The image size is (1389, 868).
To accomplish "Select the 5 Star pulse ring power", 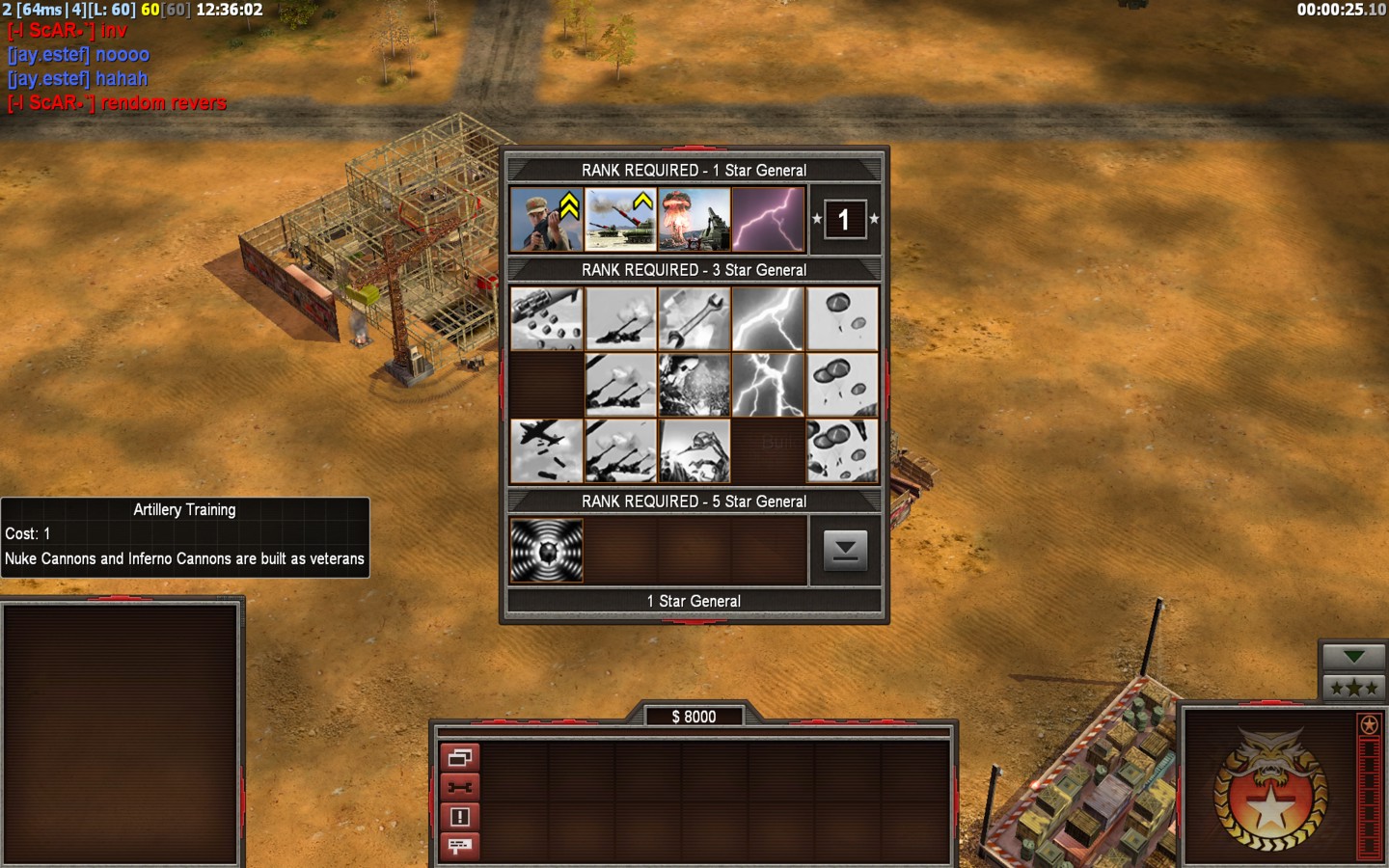I will (546, 551).
